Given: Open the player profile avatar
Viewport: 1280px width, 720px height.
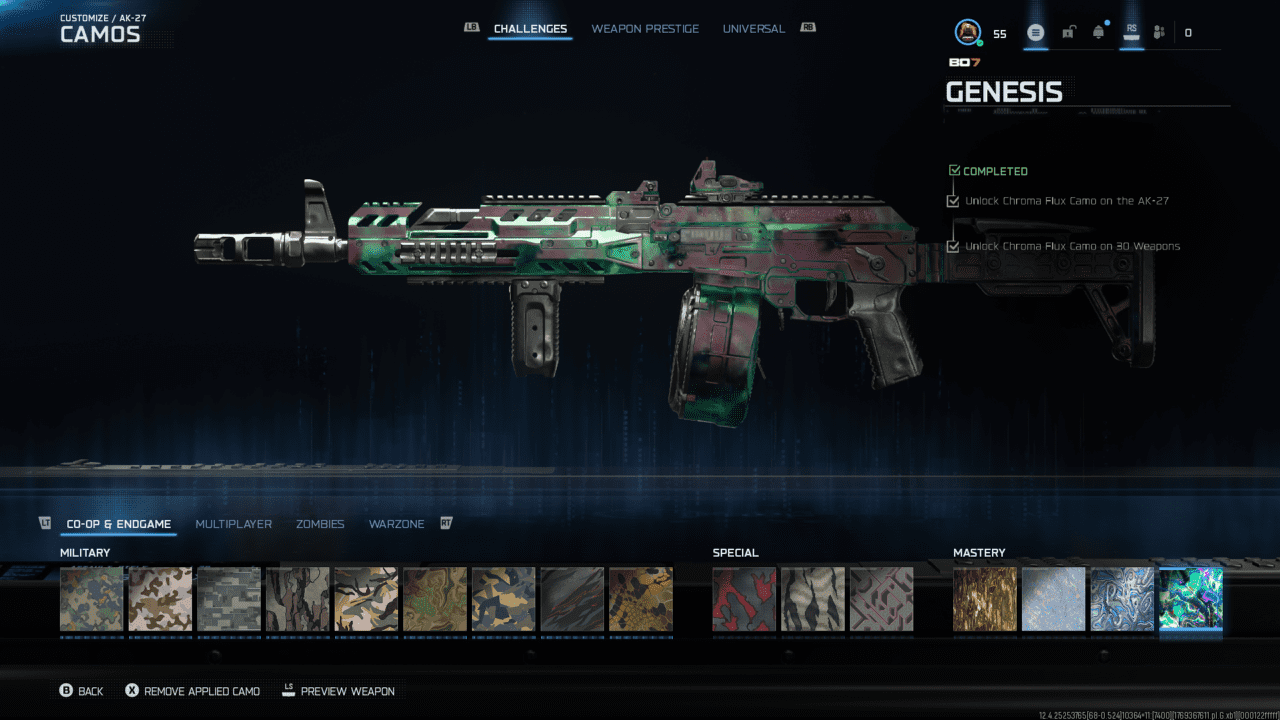Looking at the screenshot, I should (967, 33).
